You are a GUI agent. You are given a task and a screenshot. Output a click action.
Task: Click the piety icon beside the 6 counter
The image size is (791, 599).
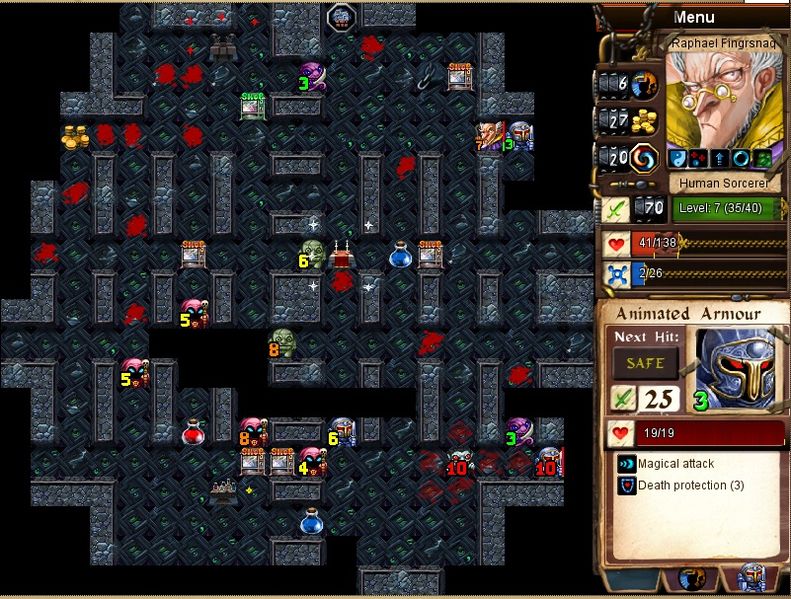pyautogui.click(x=643, y=84)
